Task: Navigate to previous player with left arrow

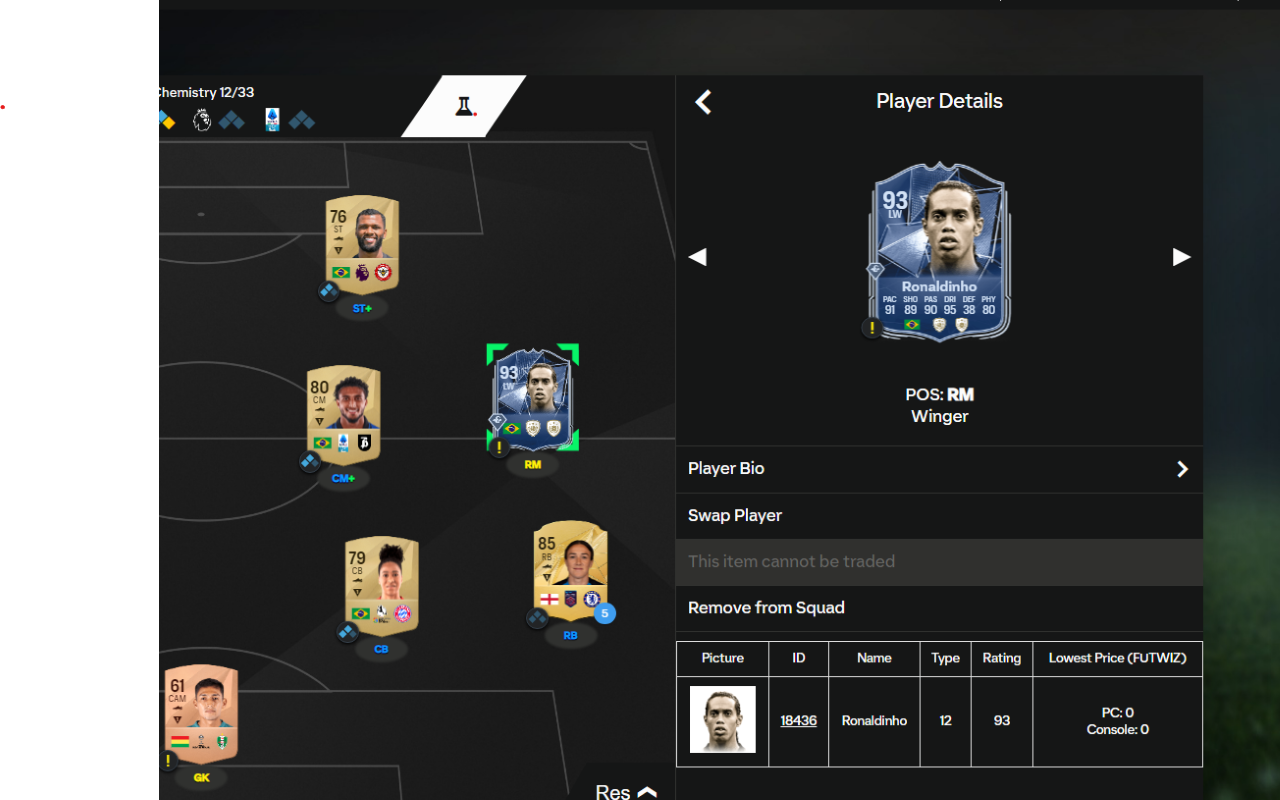Action: [x=697, y=257]
